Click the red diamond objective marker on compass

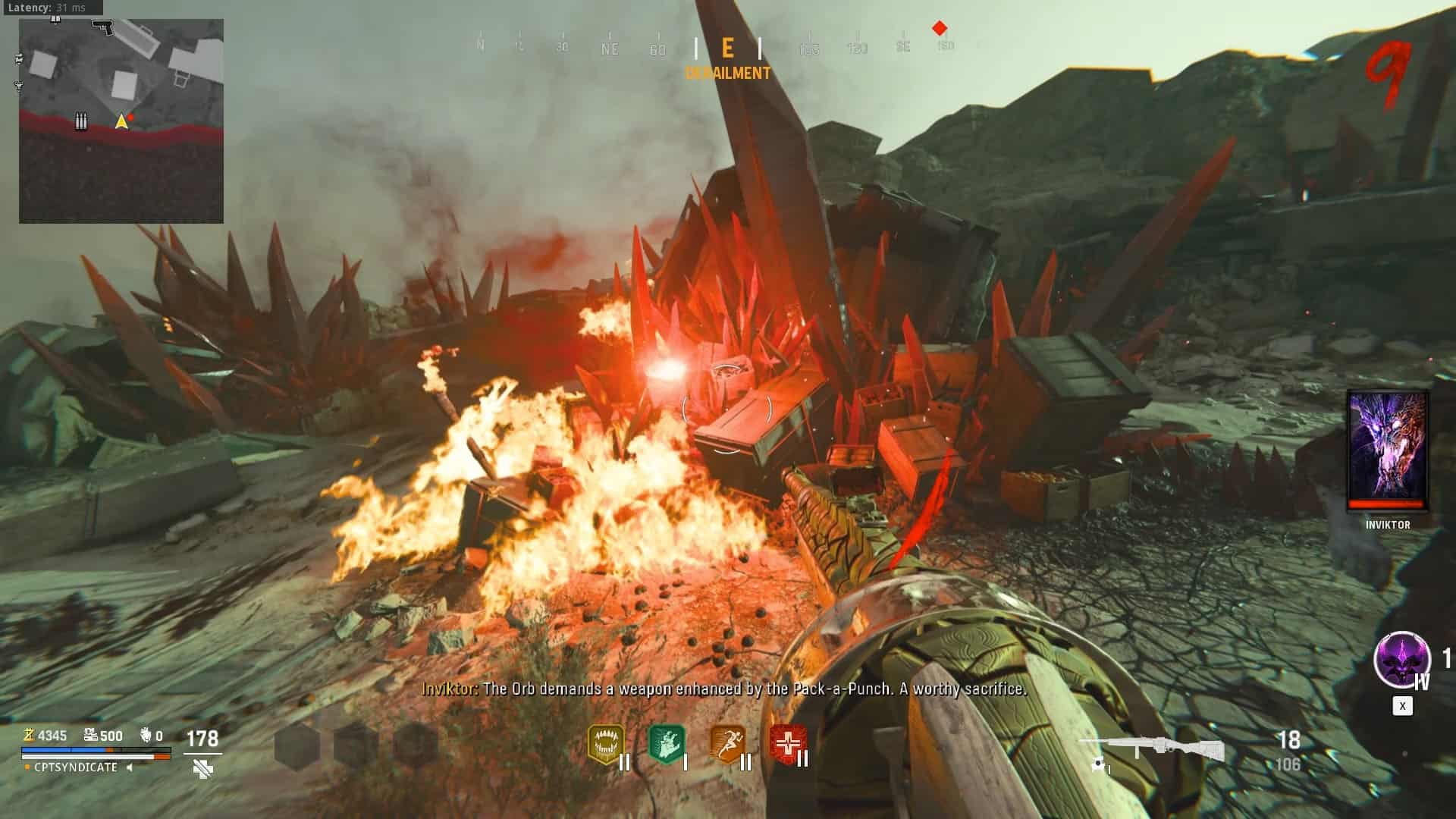pyautogui.click(x=940, y=28)
